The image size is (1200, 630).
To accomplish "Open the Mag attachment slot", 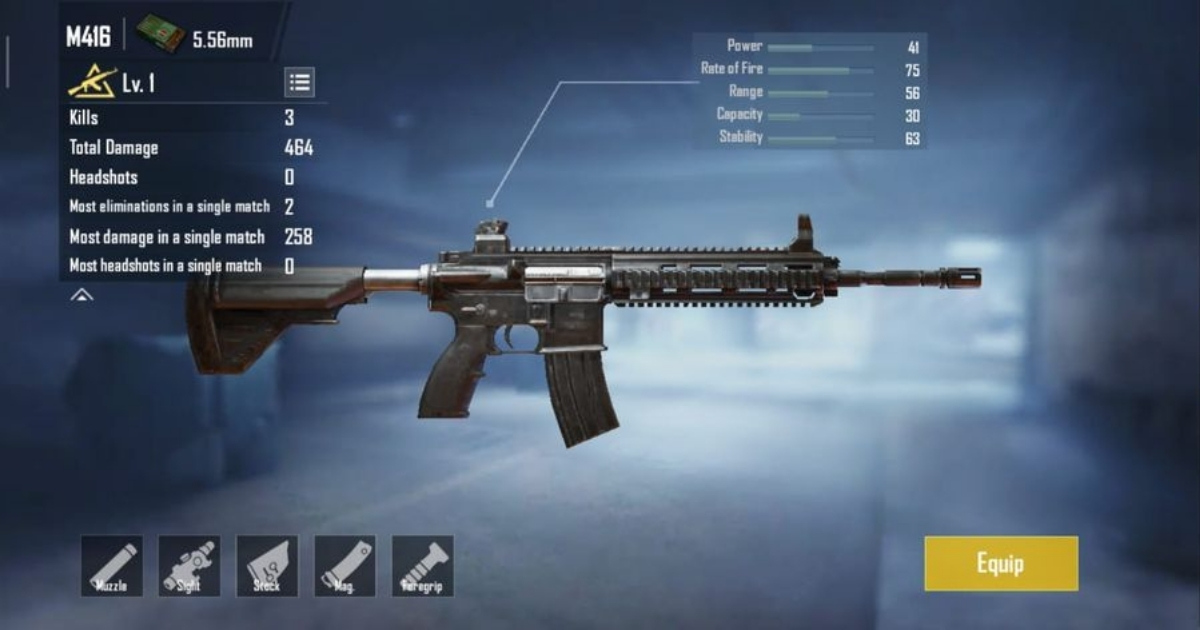I will click(x=345, y=566).
